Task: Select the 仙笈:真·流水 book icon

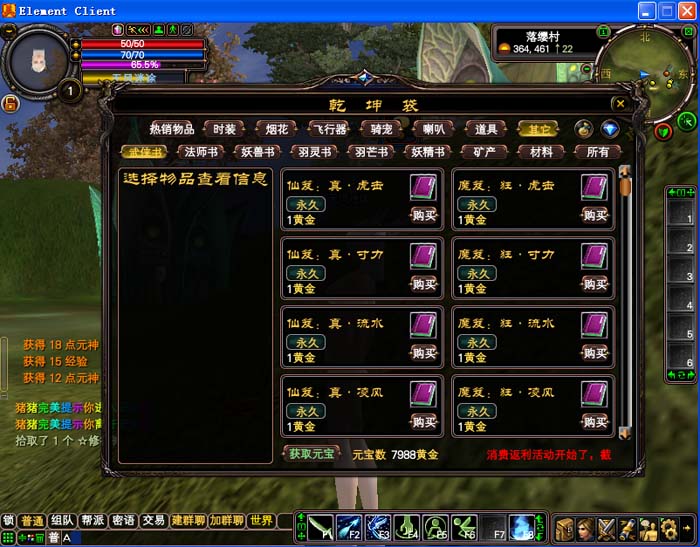Action: [423, 326]
